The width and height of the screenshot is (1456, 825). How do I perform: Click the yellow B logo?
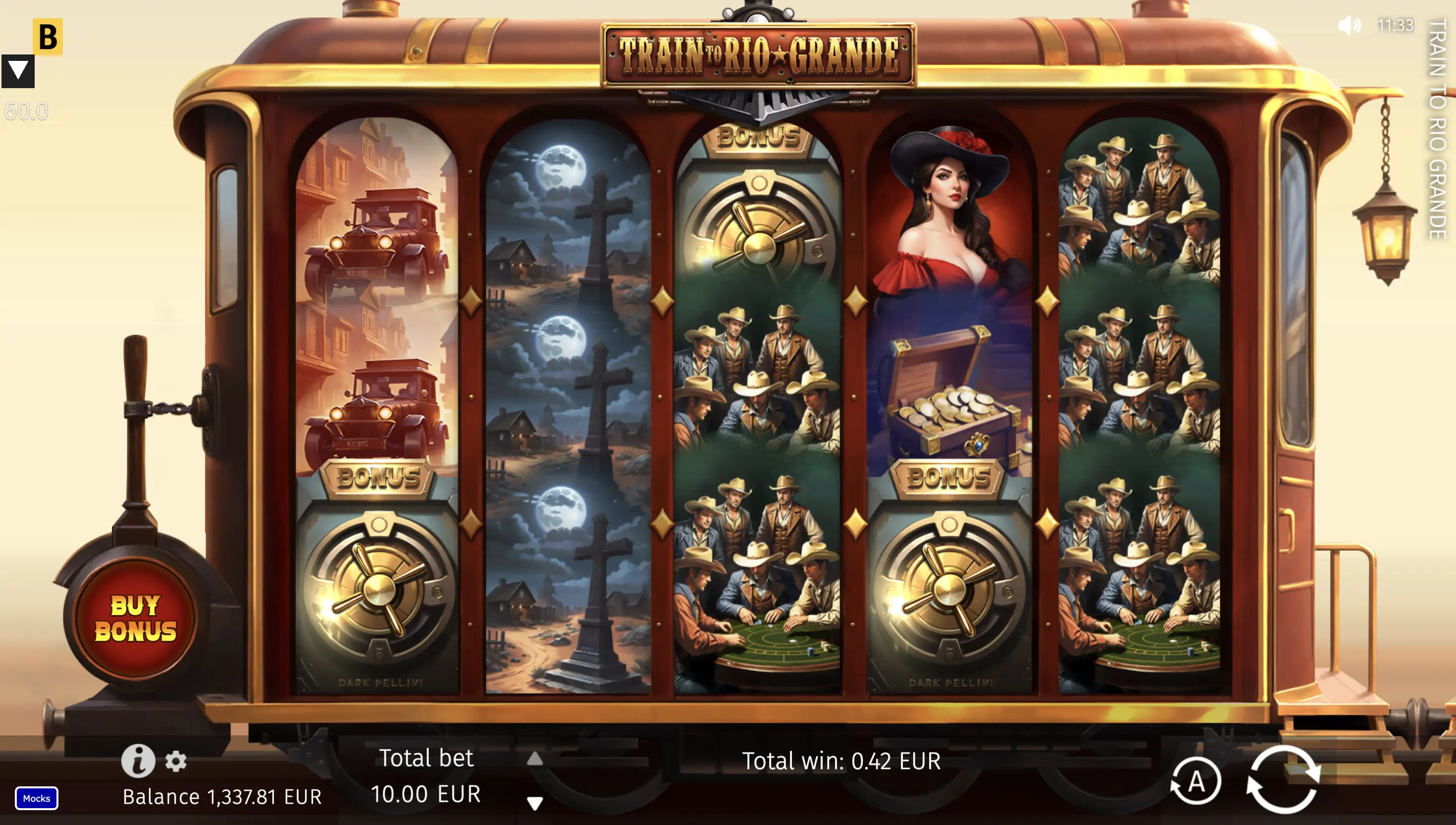(x=48, y=37)
